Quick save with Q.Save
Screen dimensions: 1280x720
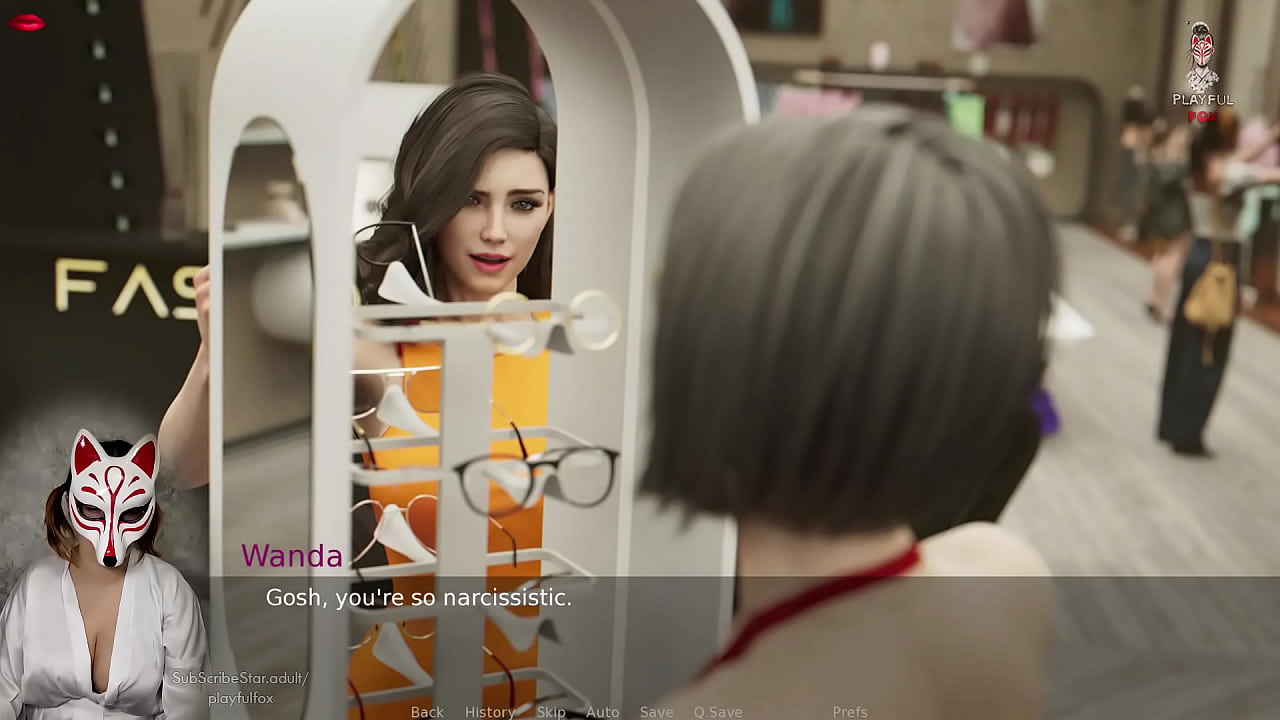click(x=718, y=712)
